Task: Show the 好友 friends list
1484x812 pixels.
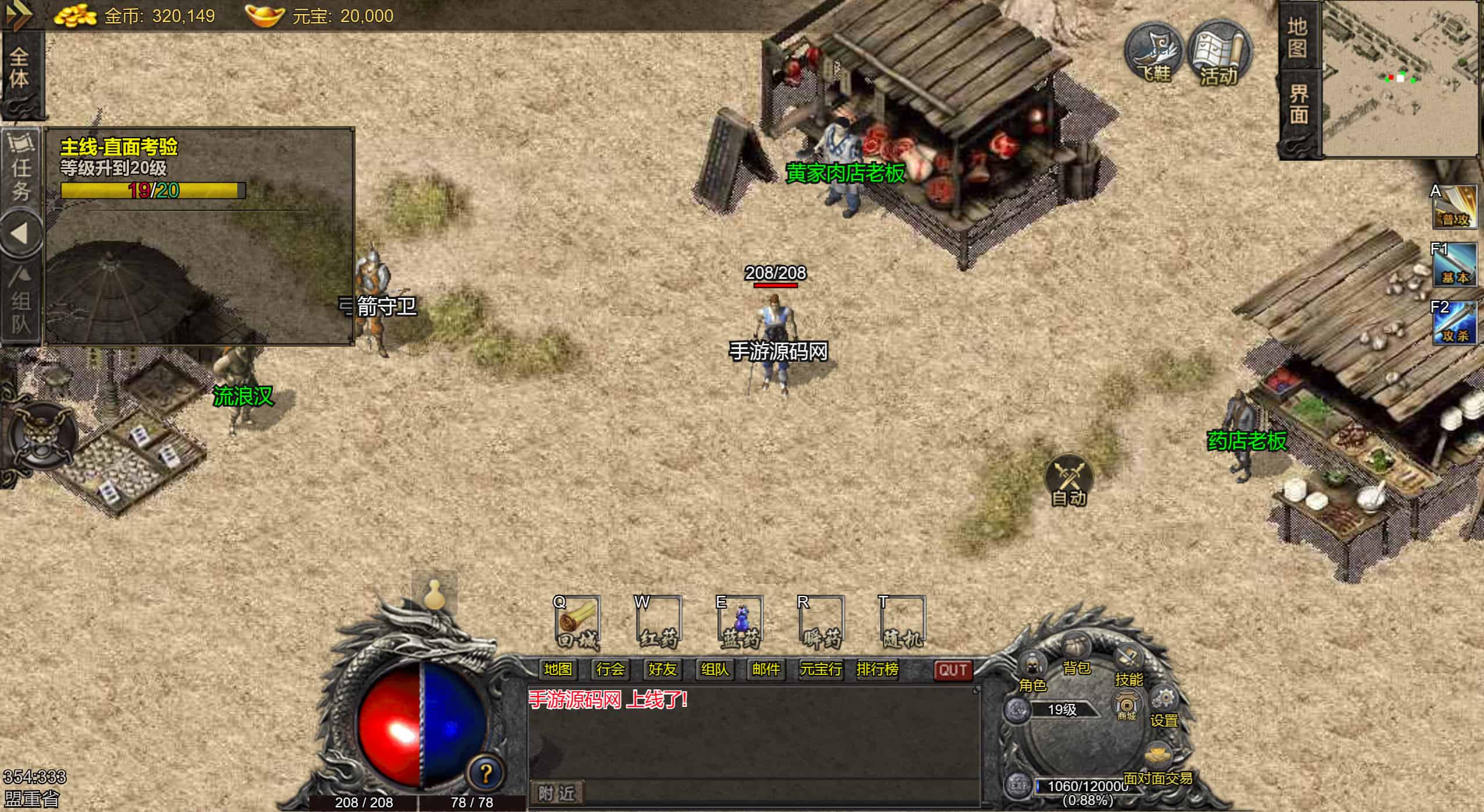Action: click(x=662, y=670)
